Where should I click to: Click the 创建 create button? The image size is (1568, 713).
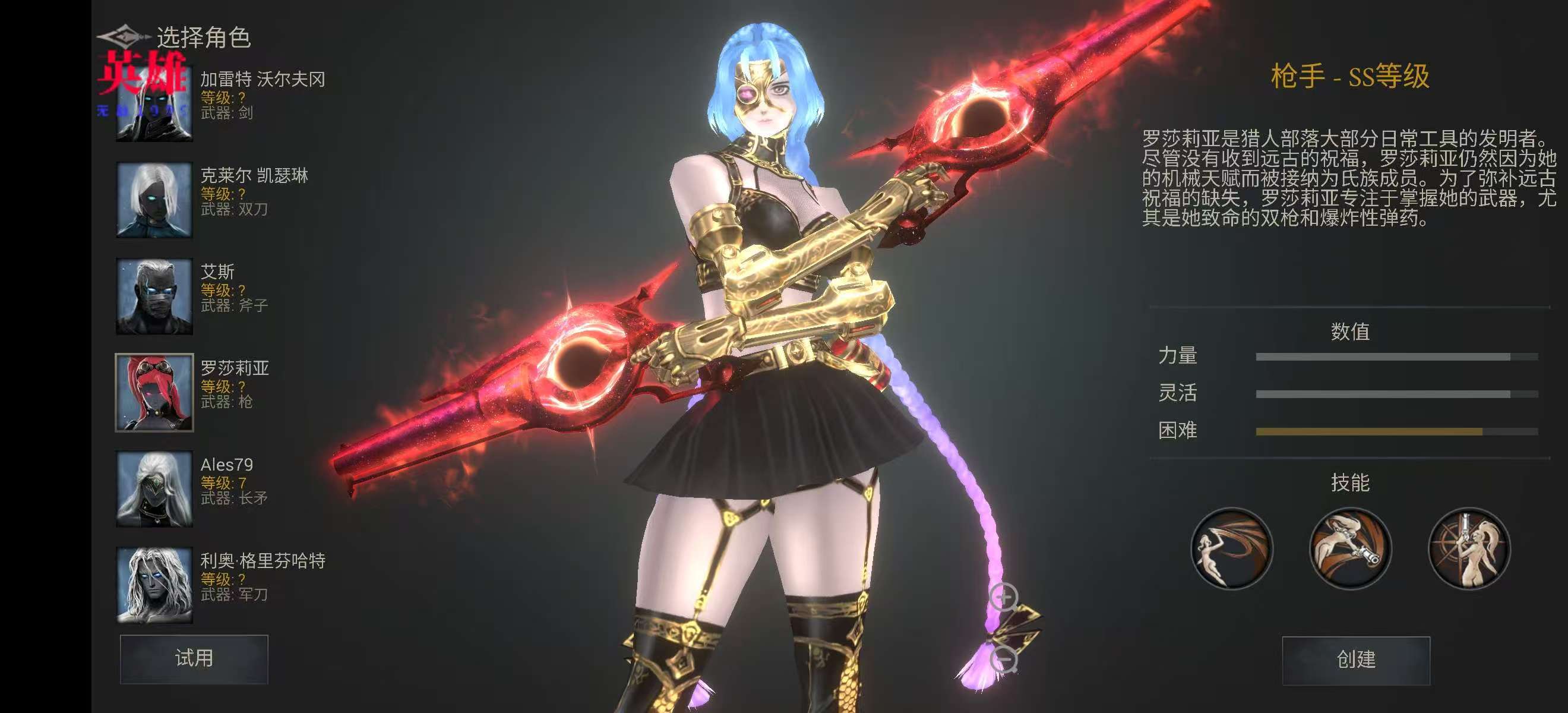tap(1355, 660)
